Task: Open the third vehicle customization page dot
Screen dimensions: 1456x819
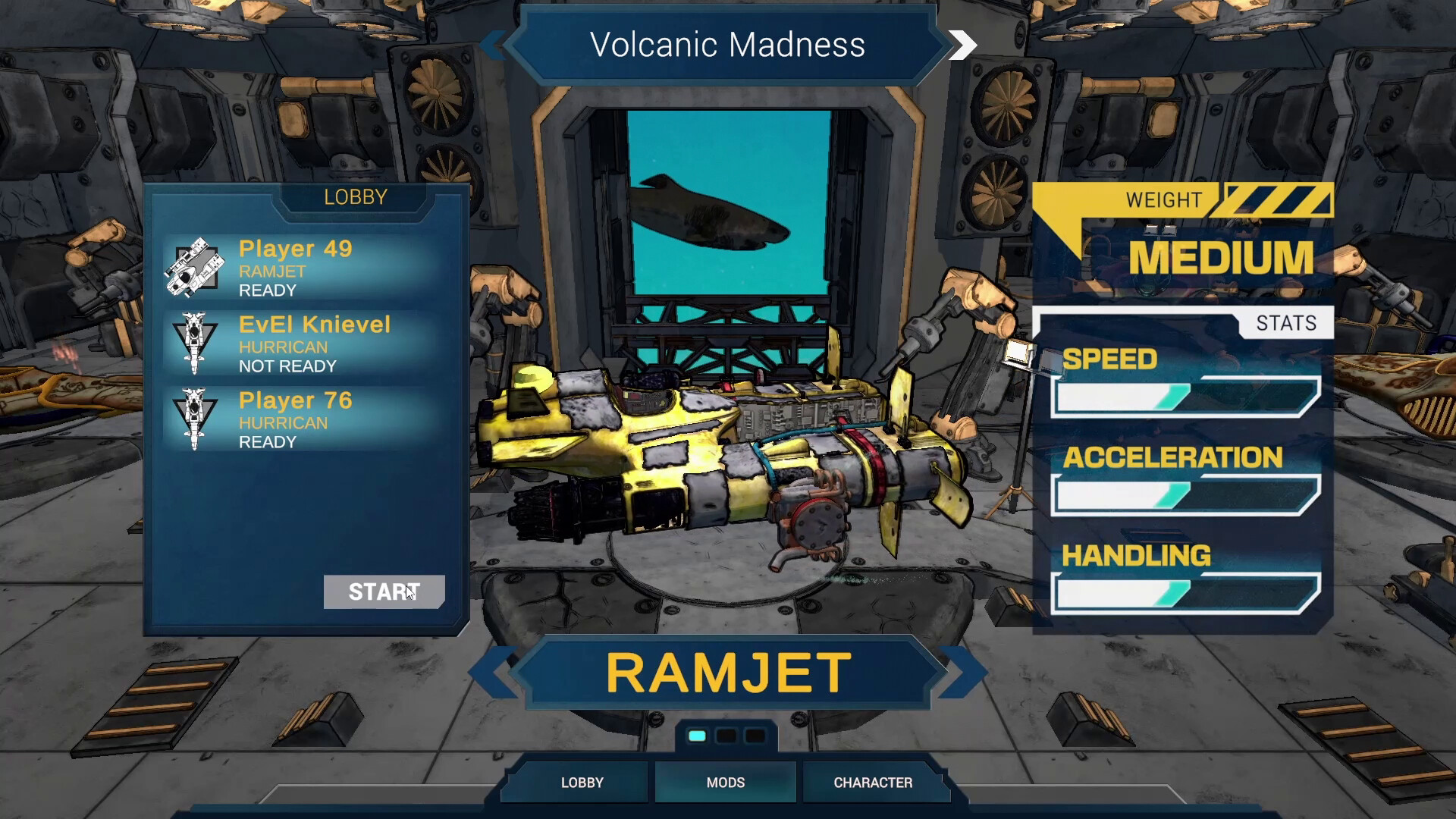Action: pos(754,734)
